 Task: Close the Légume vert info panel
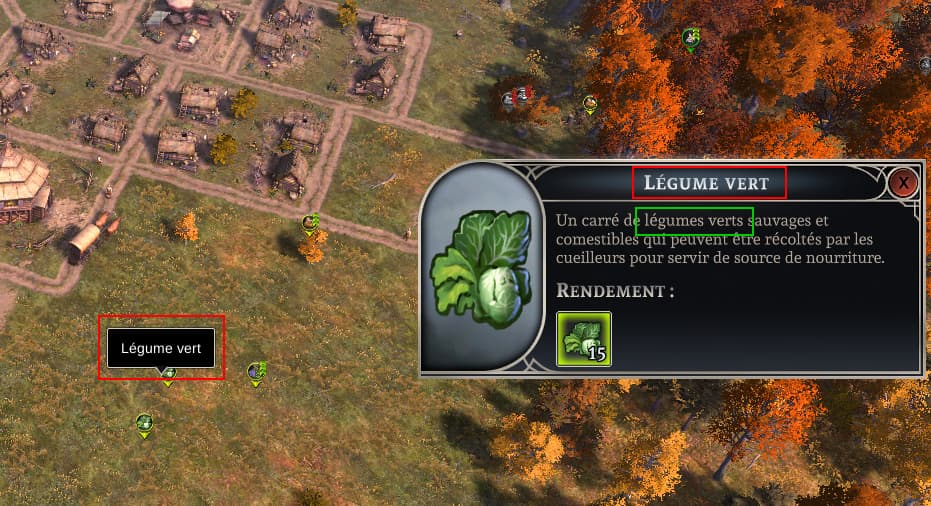tap(903, 183)
